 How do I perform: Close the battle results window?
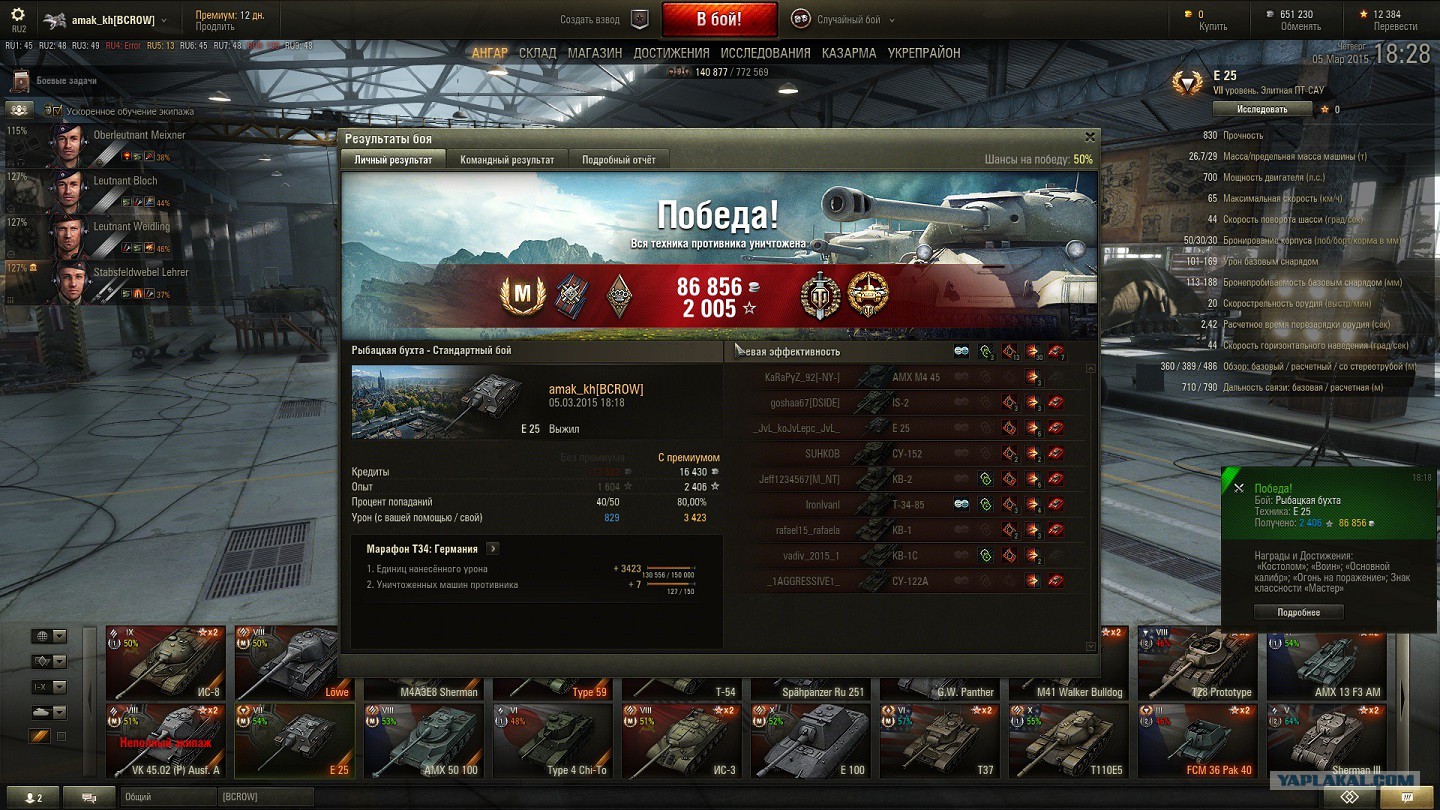coord(1090,137)
